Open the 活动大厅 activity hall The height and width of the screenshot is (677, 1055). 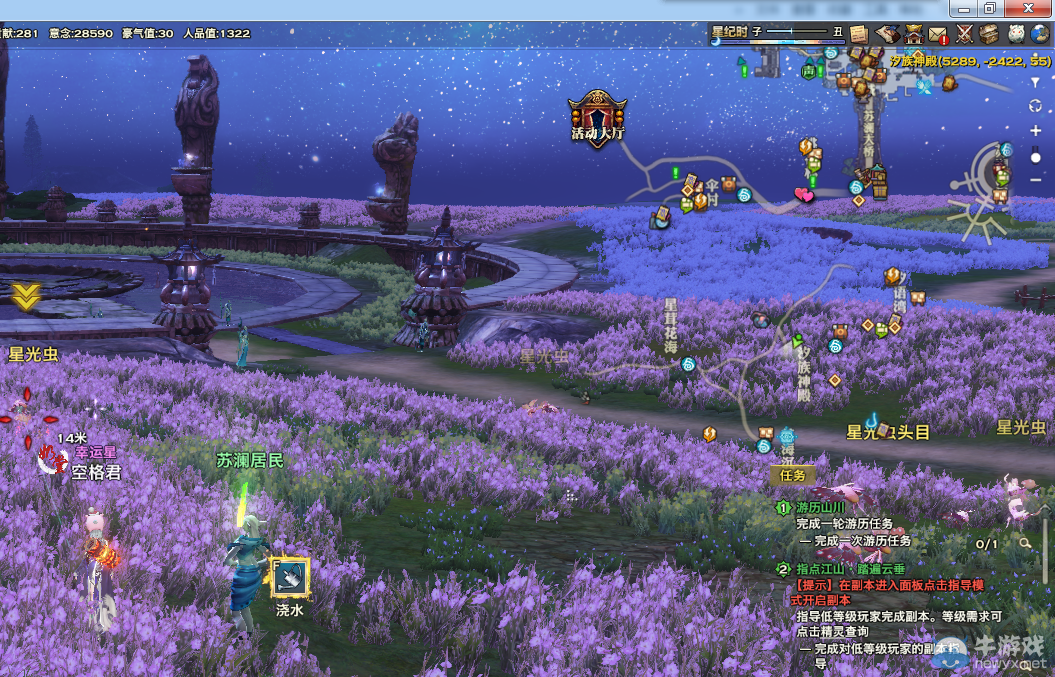point(598,120)
